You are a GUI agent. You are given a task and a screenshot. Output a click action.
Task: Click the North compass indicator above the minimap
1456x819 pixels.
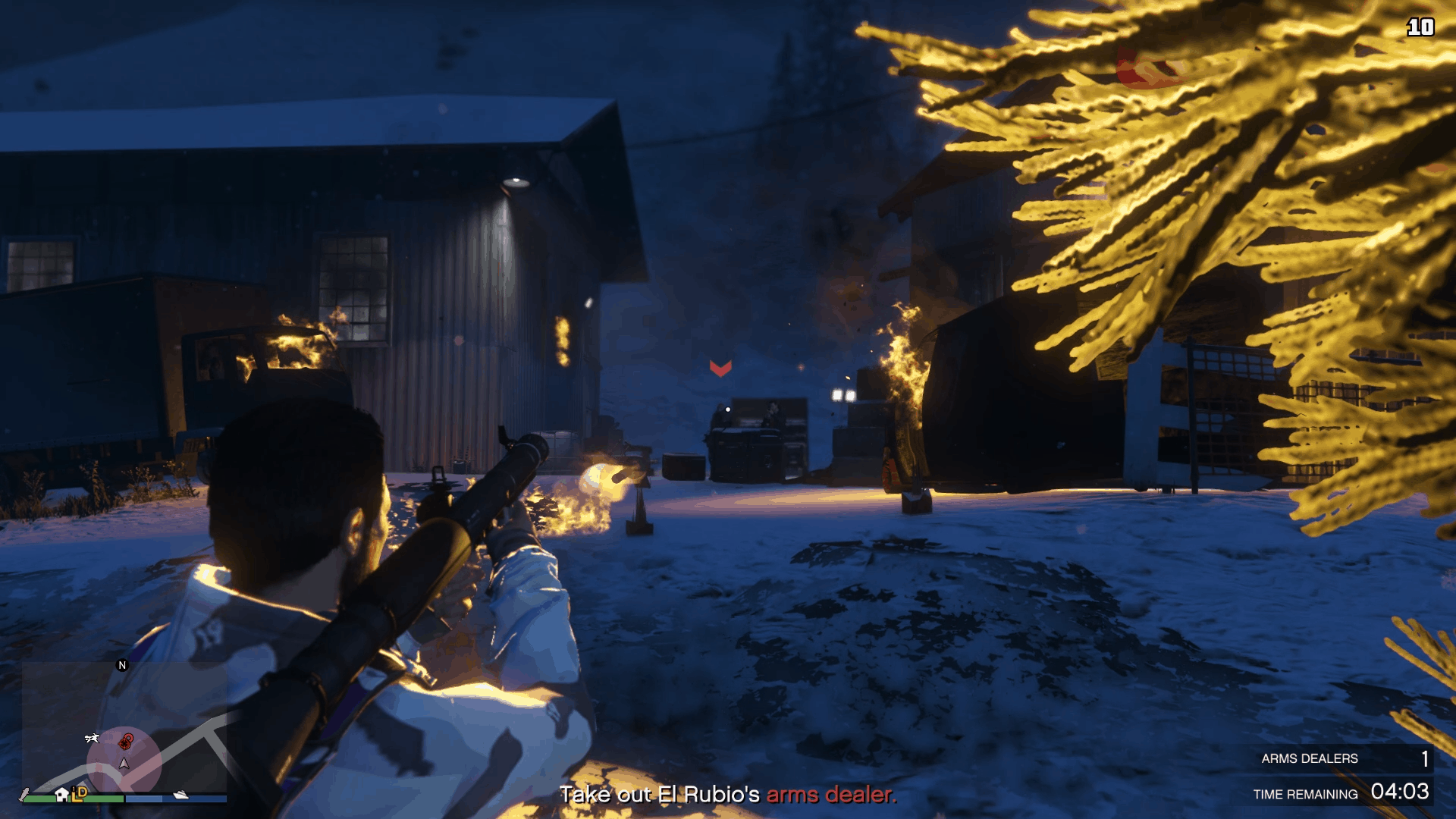121,665
